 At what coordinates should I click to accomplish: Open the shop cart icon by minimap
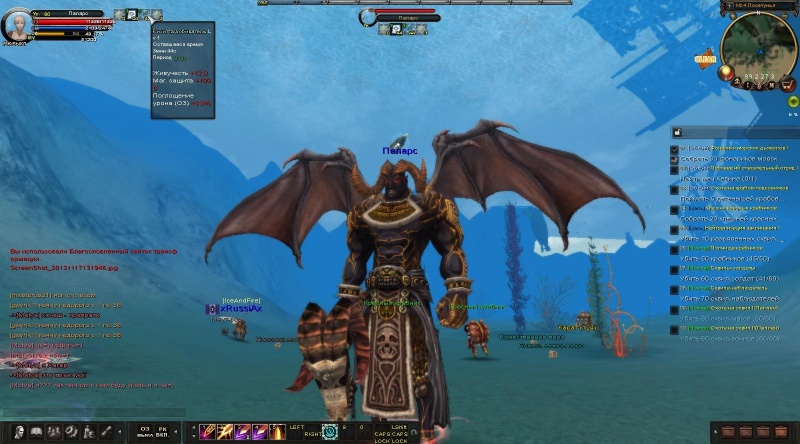[787, 84]
